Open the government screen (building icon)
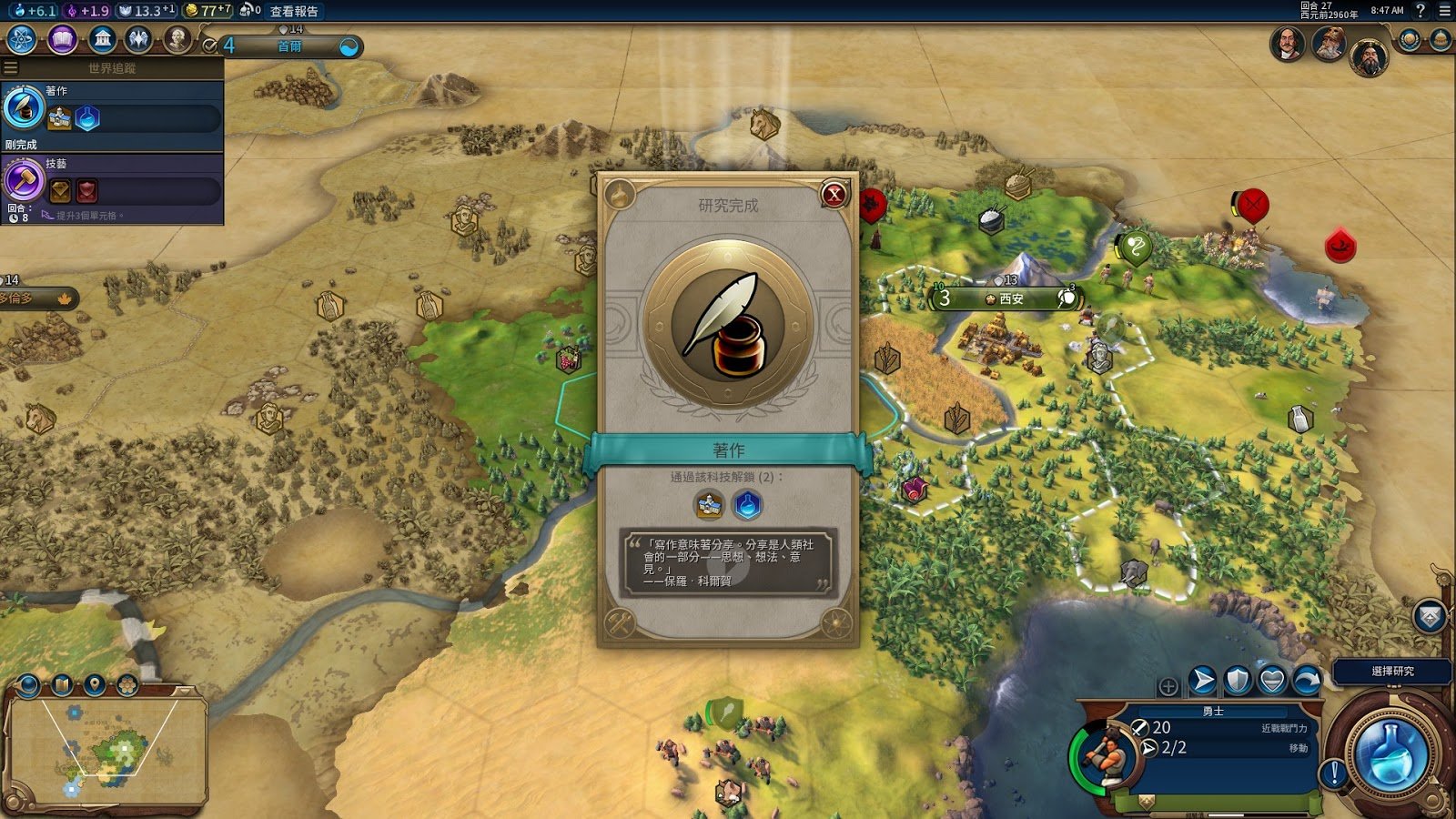Viewport: 1456px width, 819px height. point(102,40)
